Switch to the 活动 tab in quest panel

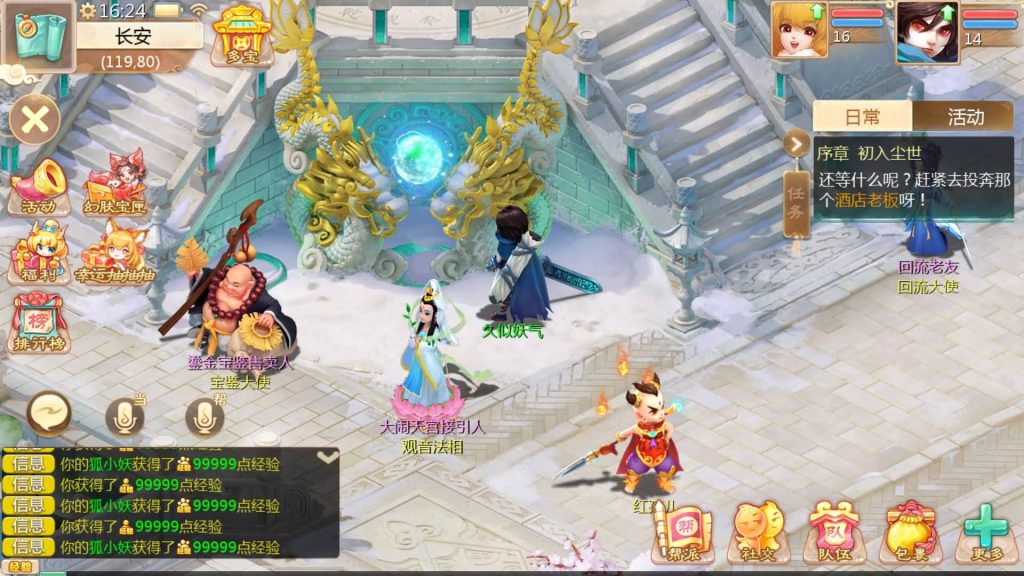pyautogui.click(x=965, y=117)
